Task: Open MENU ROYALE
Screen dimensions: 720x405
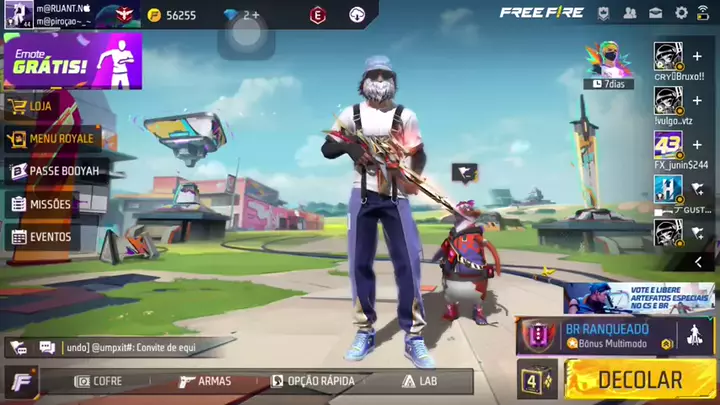Action: click(x=60, y=138)
